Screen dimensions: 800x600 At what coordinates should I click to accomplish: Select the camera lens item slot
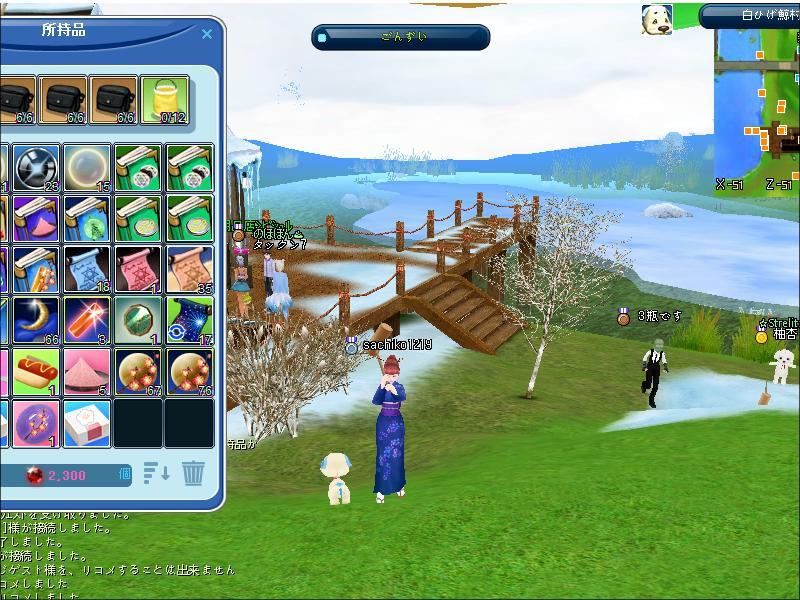[x=37, y=167]
